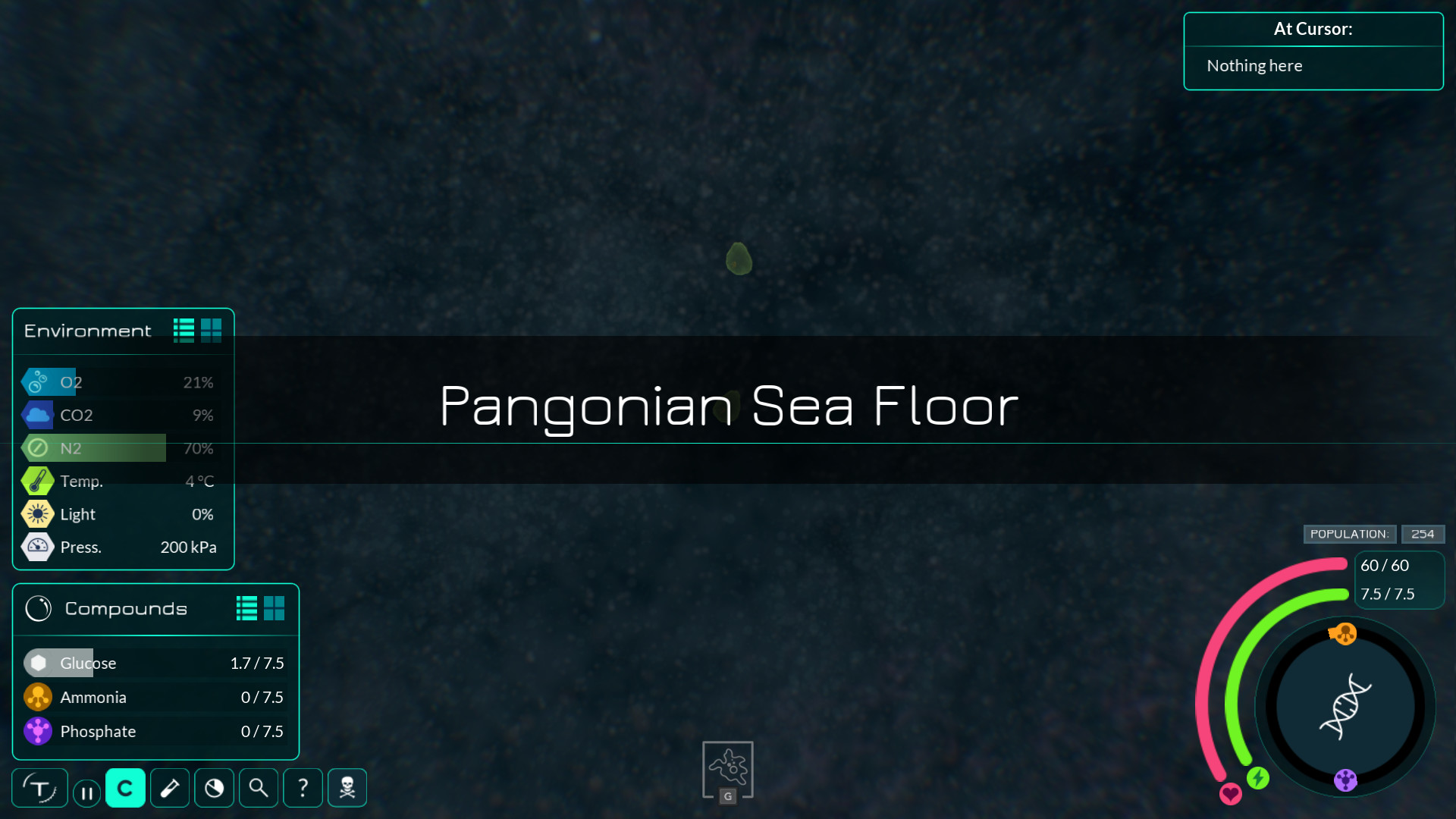Click the heart icon on the health bar
The image size is (1456, 819).
tap(1230, 795)
